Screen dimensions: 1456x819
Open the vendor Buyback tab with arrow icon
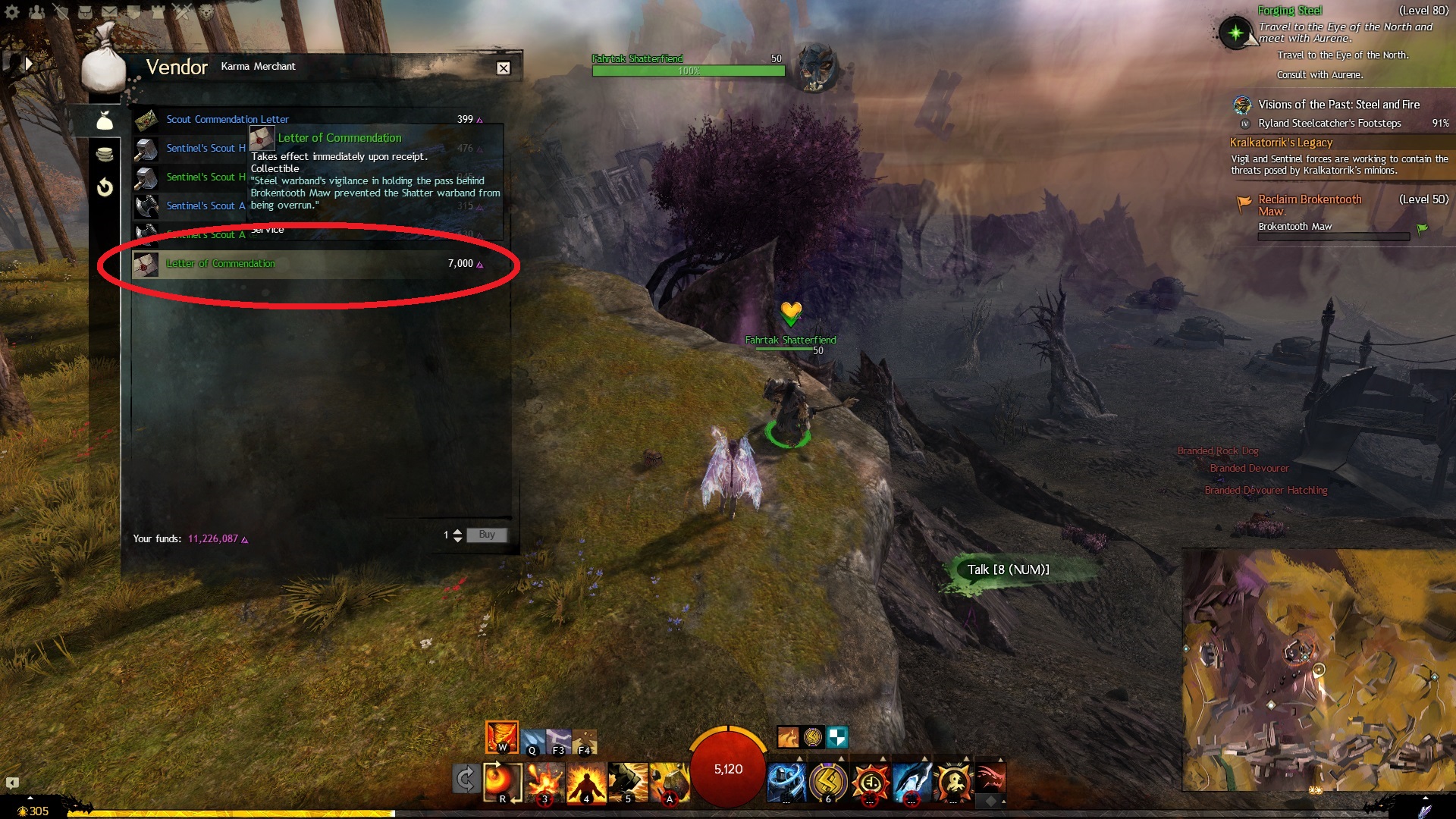coord(105,187)
